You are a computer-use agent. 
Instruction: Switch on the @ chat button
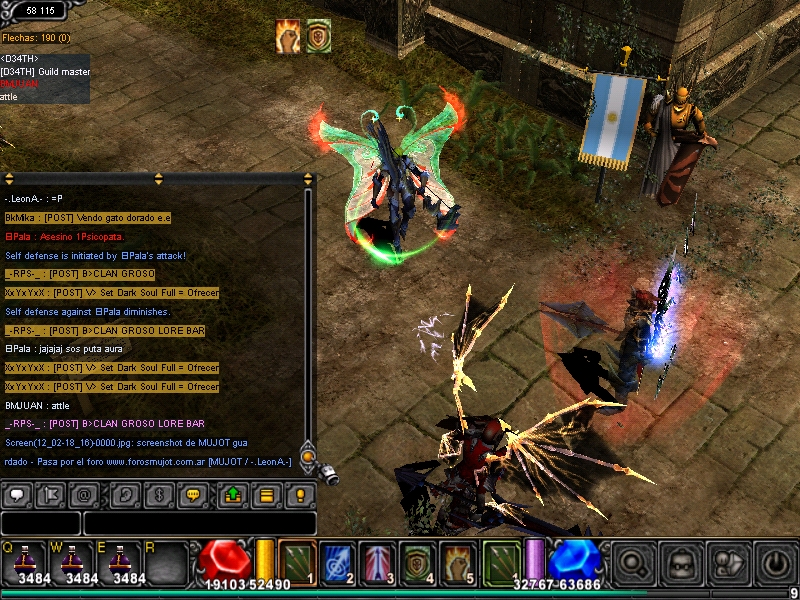[86, 495]
